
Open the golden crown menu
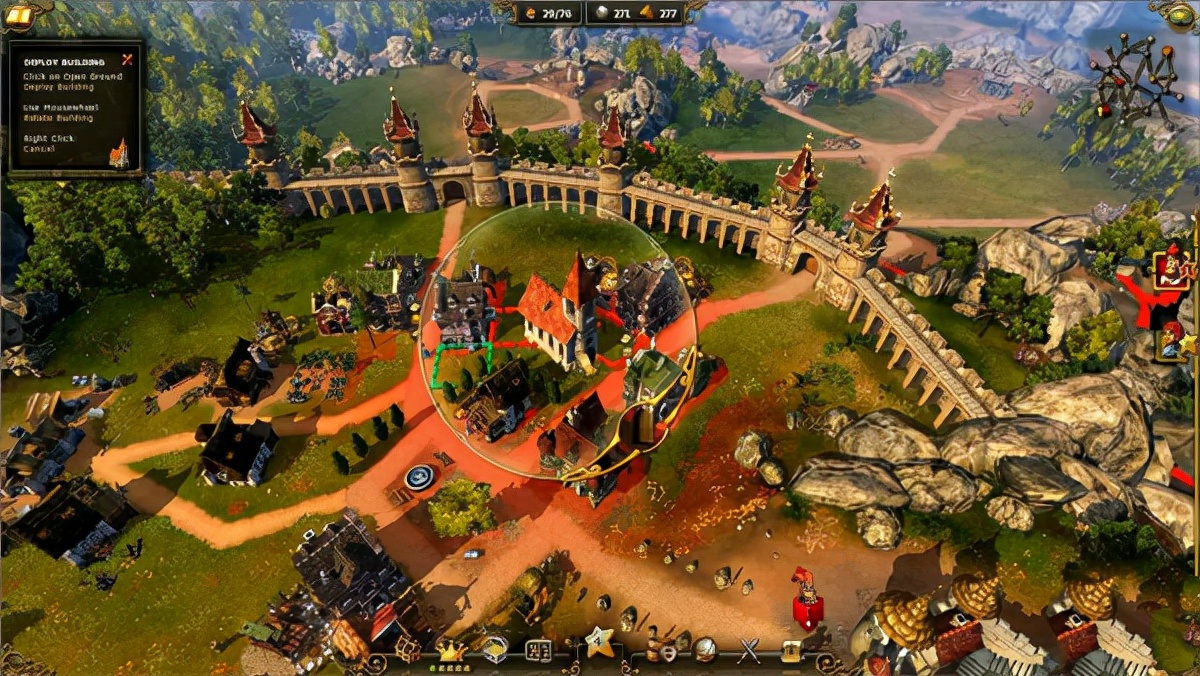(450, 650)
